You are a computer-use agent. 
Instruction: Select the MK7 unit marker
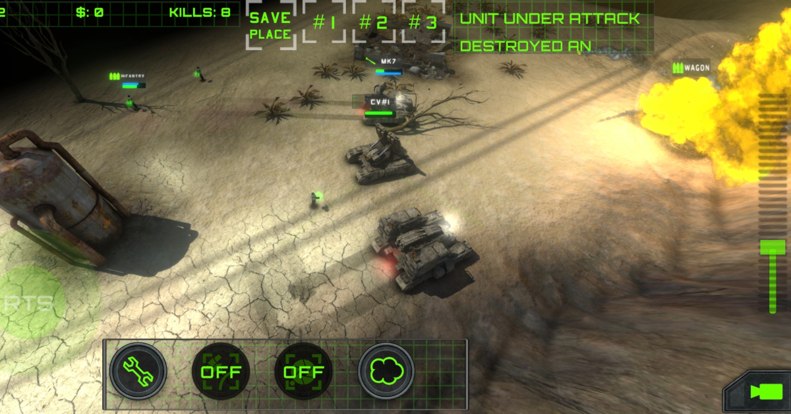389,61
